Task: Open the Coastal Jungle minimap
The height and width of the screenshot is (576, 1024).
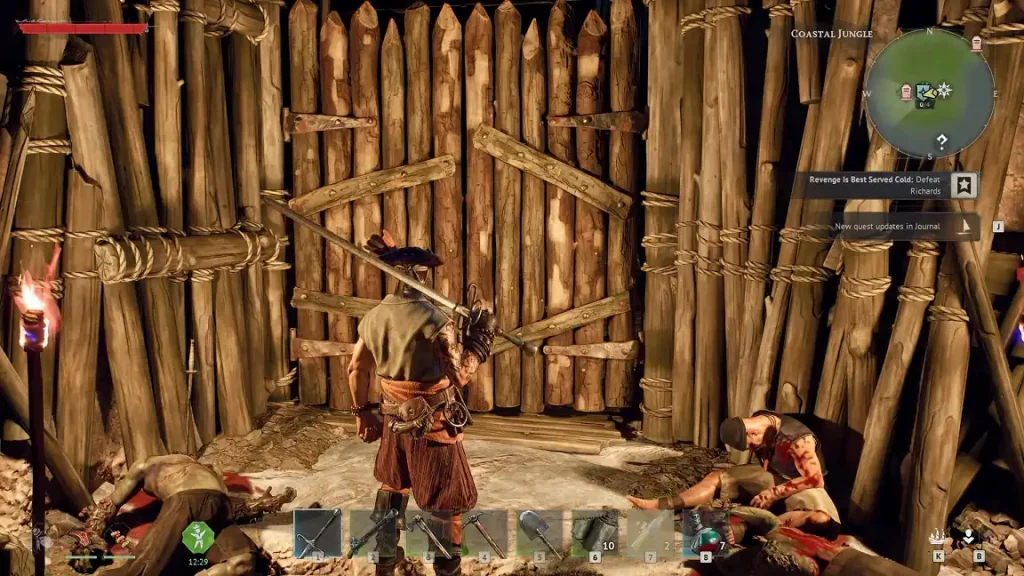Action: click(929, 94)
